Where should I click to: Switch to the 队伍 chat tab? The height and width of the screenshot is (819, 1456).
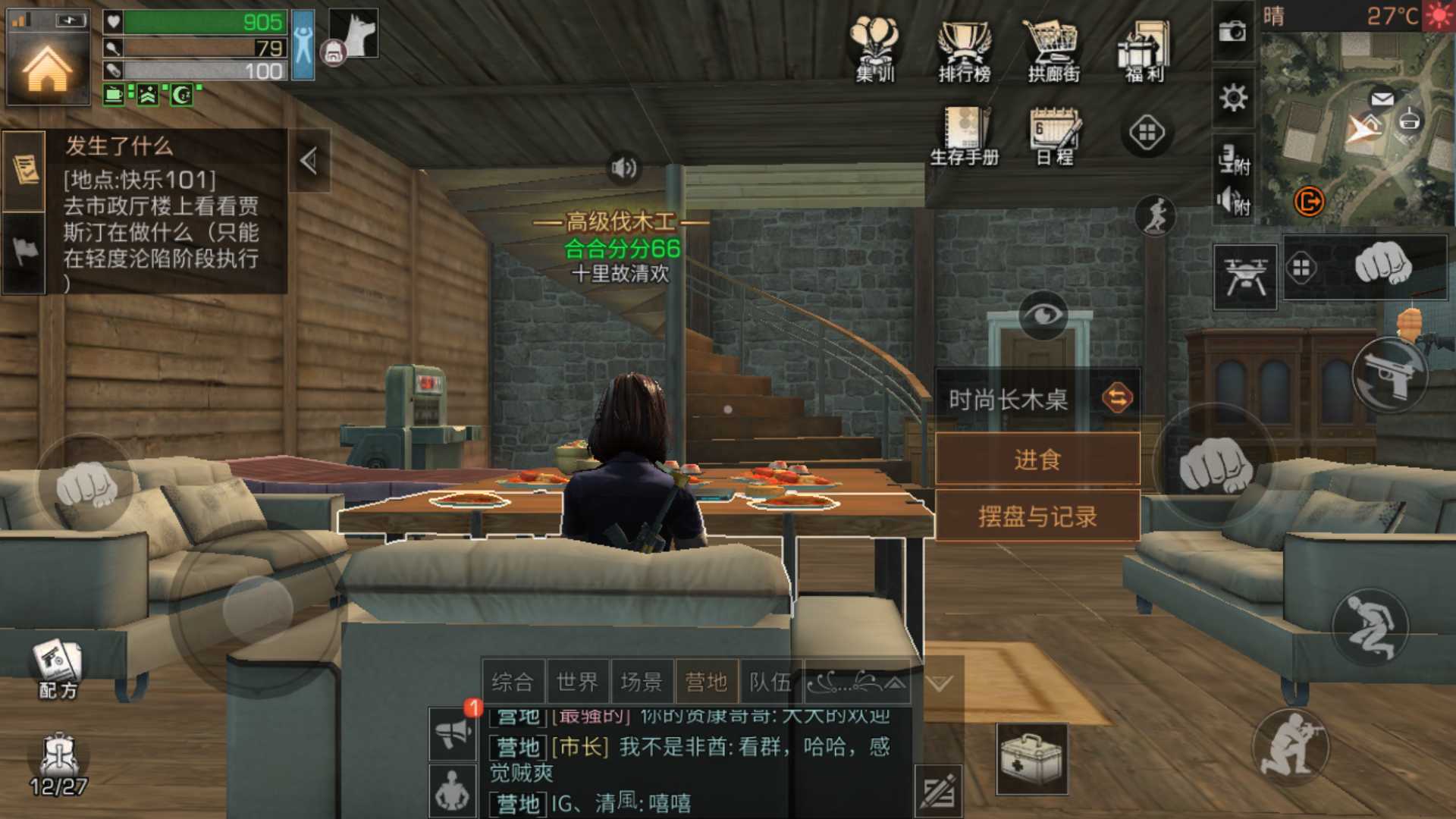770,681
